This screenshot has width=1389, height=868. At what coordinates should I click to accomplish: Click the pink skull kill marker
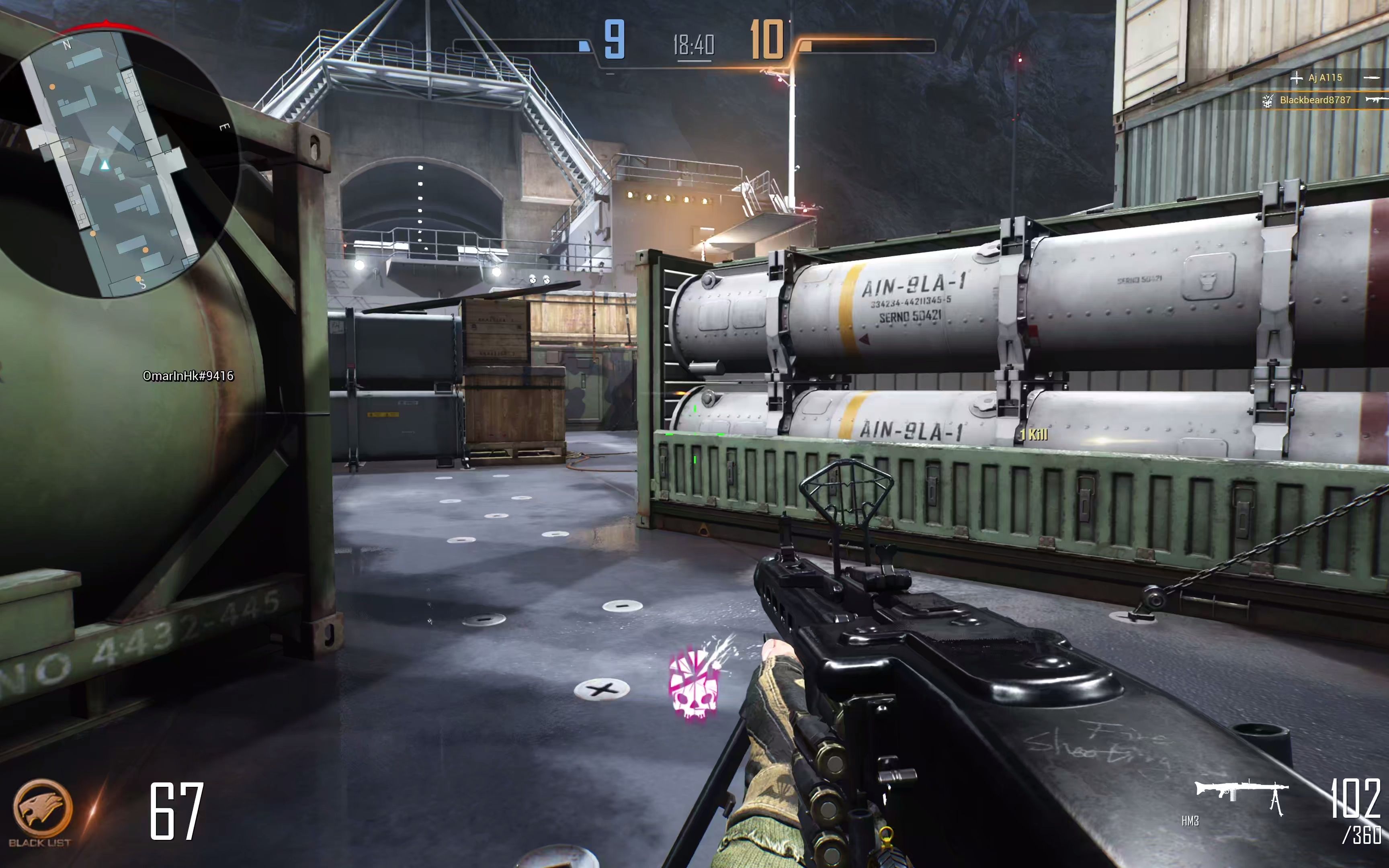pos(693,684)
